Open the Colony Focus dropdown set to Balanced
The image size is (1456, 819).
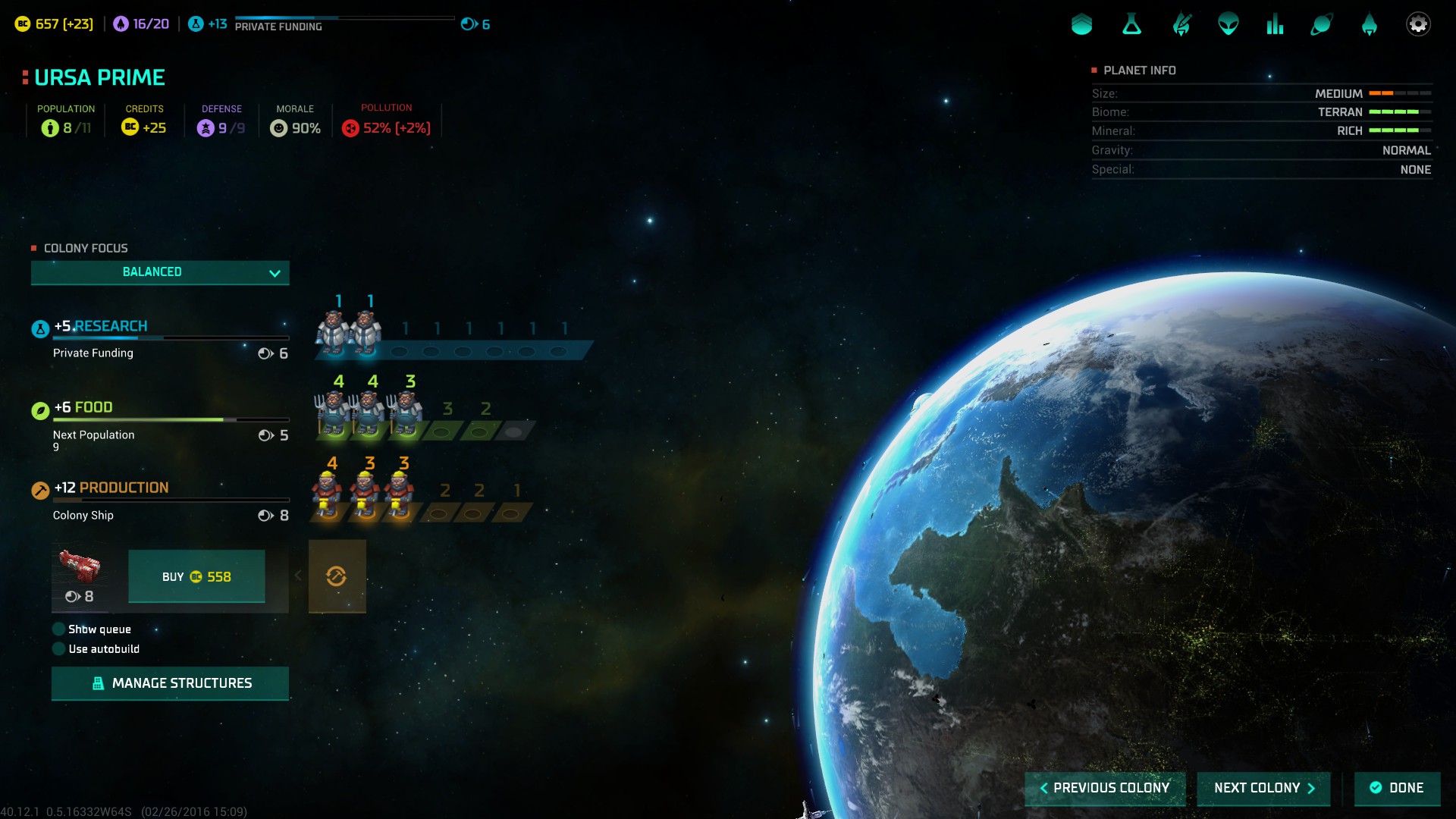[159, 272]
